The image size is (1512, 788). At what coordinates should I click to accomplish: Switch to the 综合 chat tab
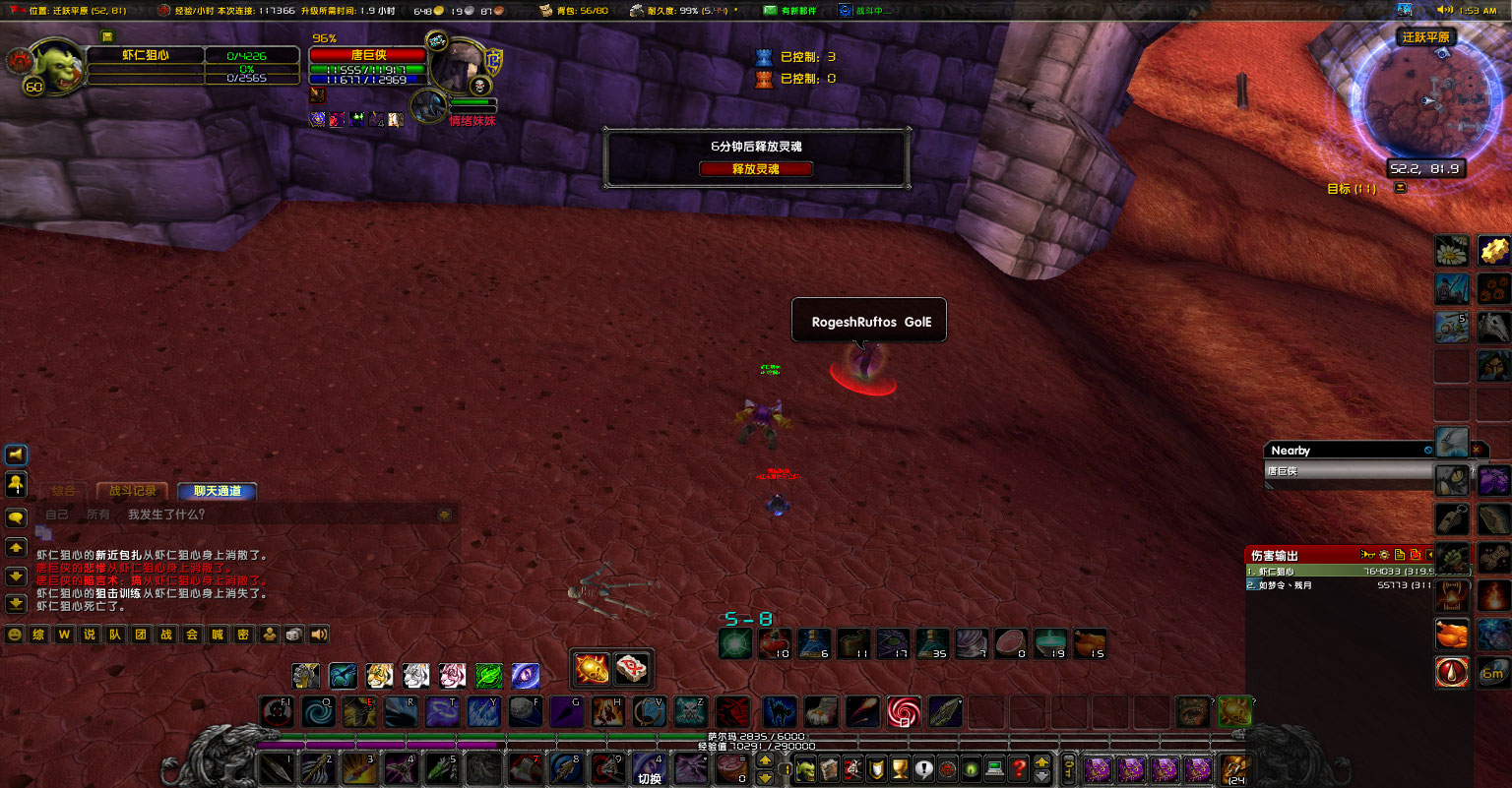pyautogui.click(x=64, y=492)
